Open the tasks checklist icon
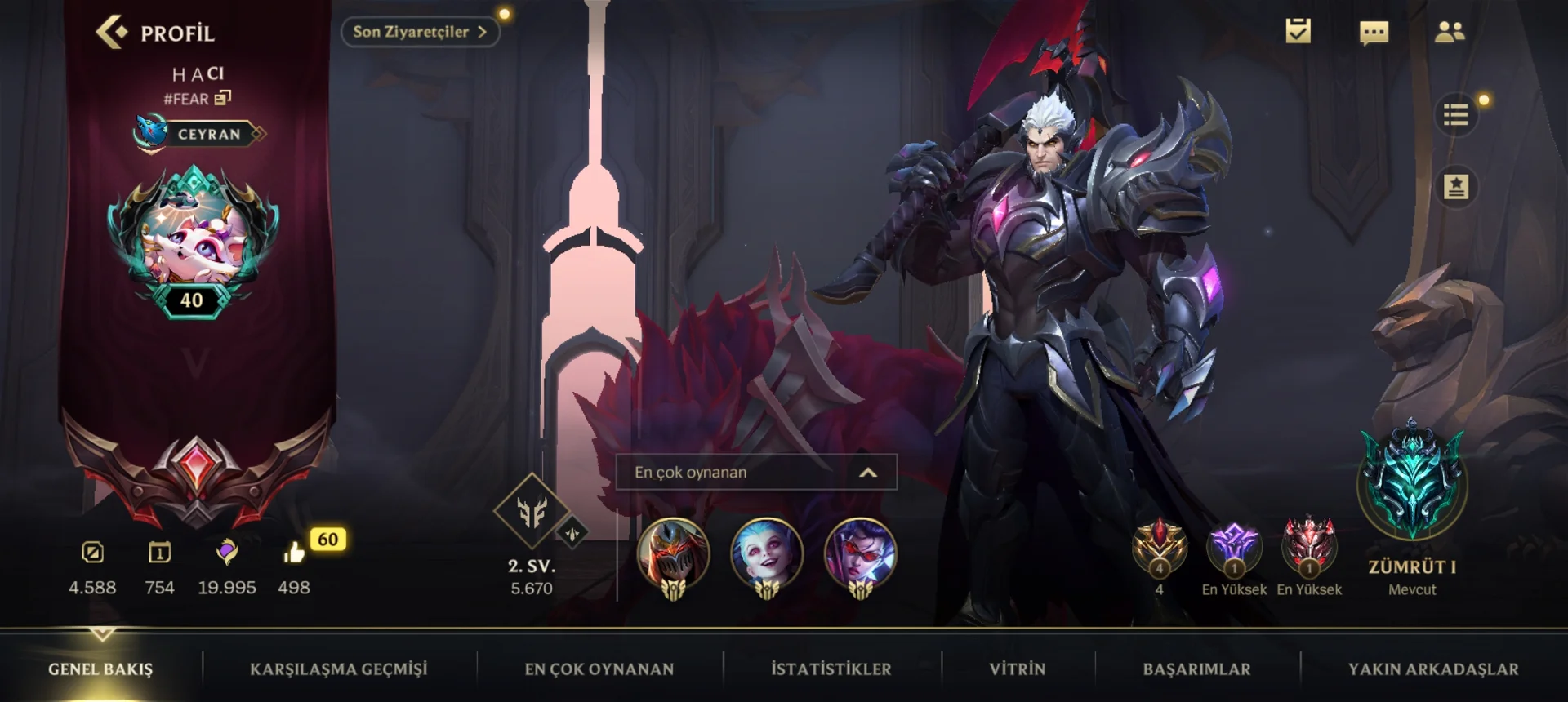 pos(1298,32)
